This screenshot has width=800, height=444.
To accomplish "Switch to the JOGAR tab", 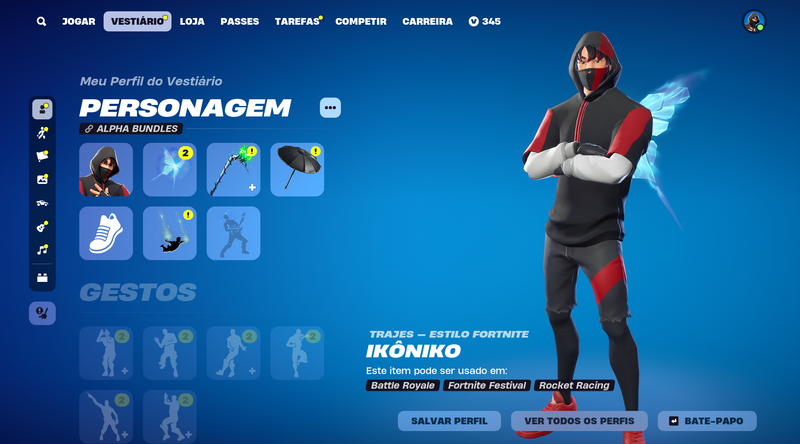I will click(78, 21).
